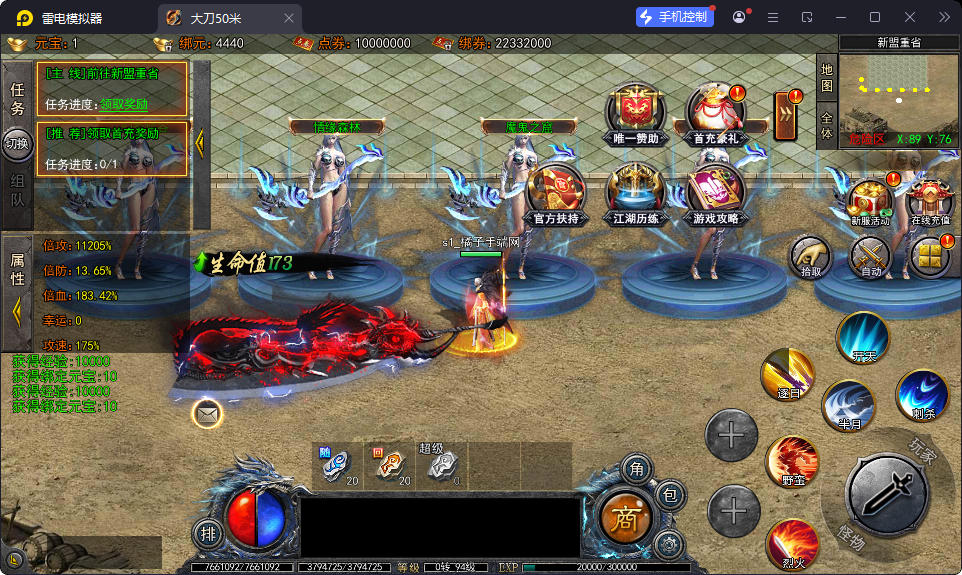Click the minimap of 新盟重省
Image resolution: width=962 pixels, height=575 pixels.
click(899, 98)
